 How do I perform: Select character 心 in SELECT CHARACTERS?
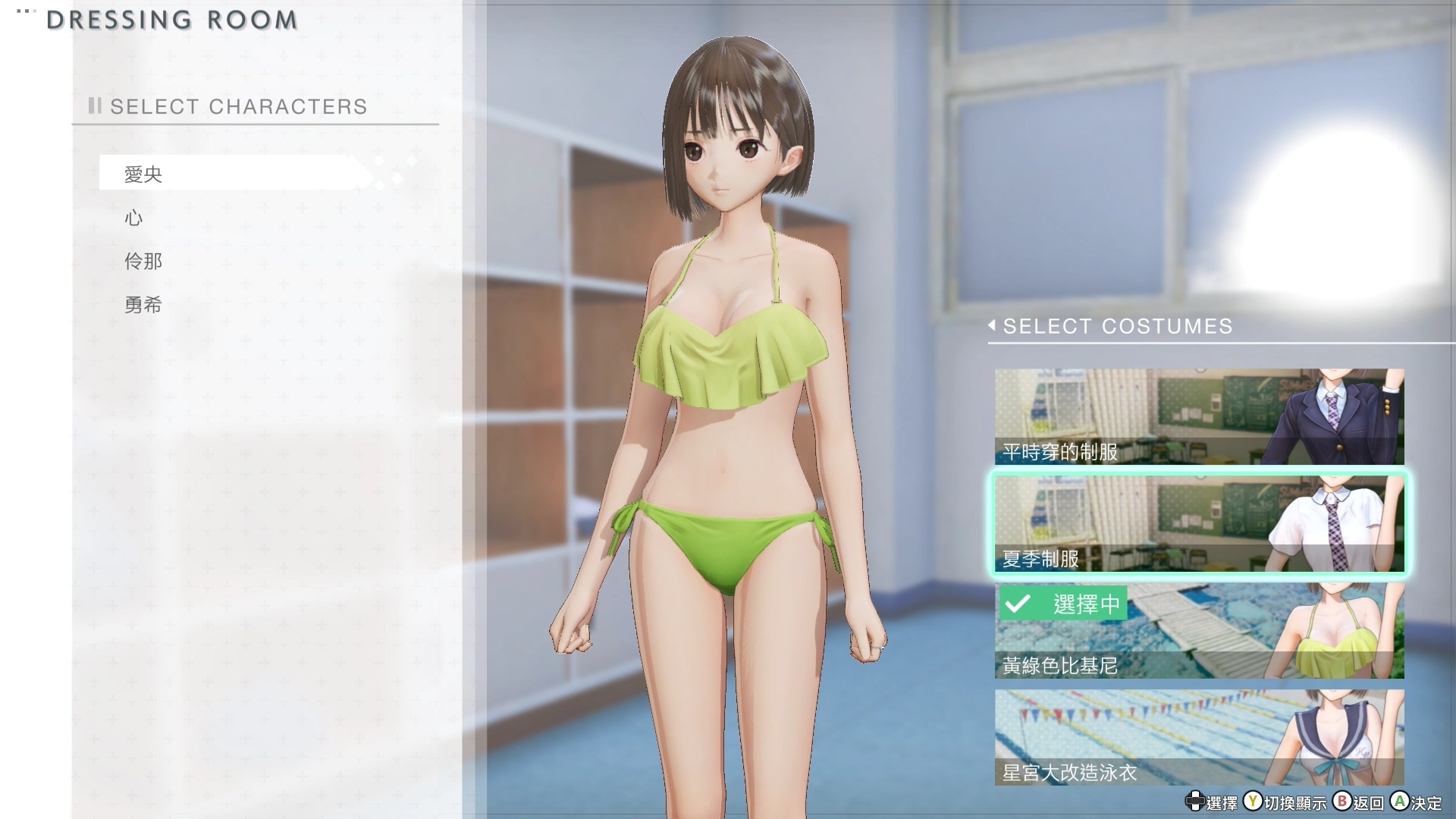coord(133,218)
